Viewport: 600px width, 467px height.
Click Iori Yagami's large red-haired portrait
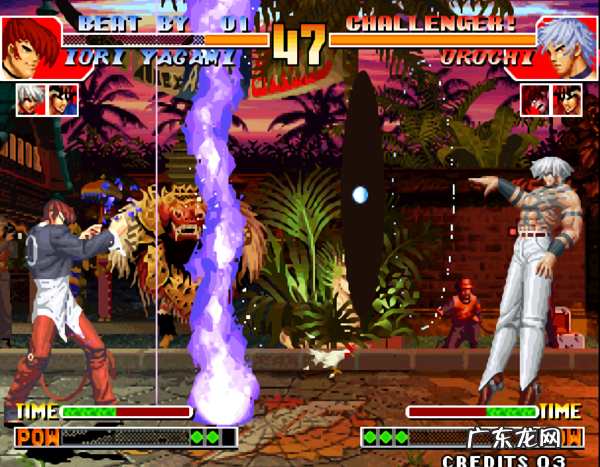[30, 45]
